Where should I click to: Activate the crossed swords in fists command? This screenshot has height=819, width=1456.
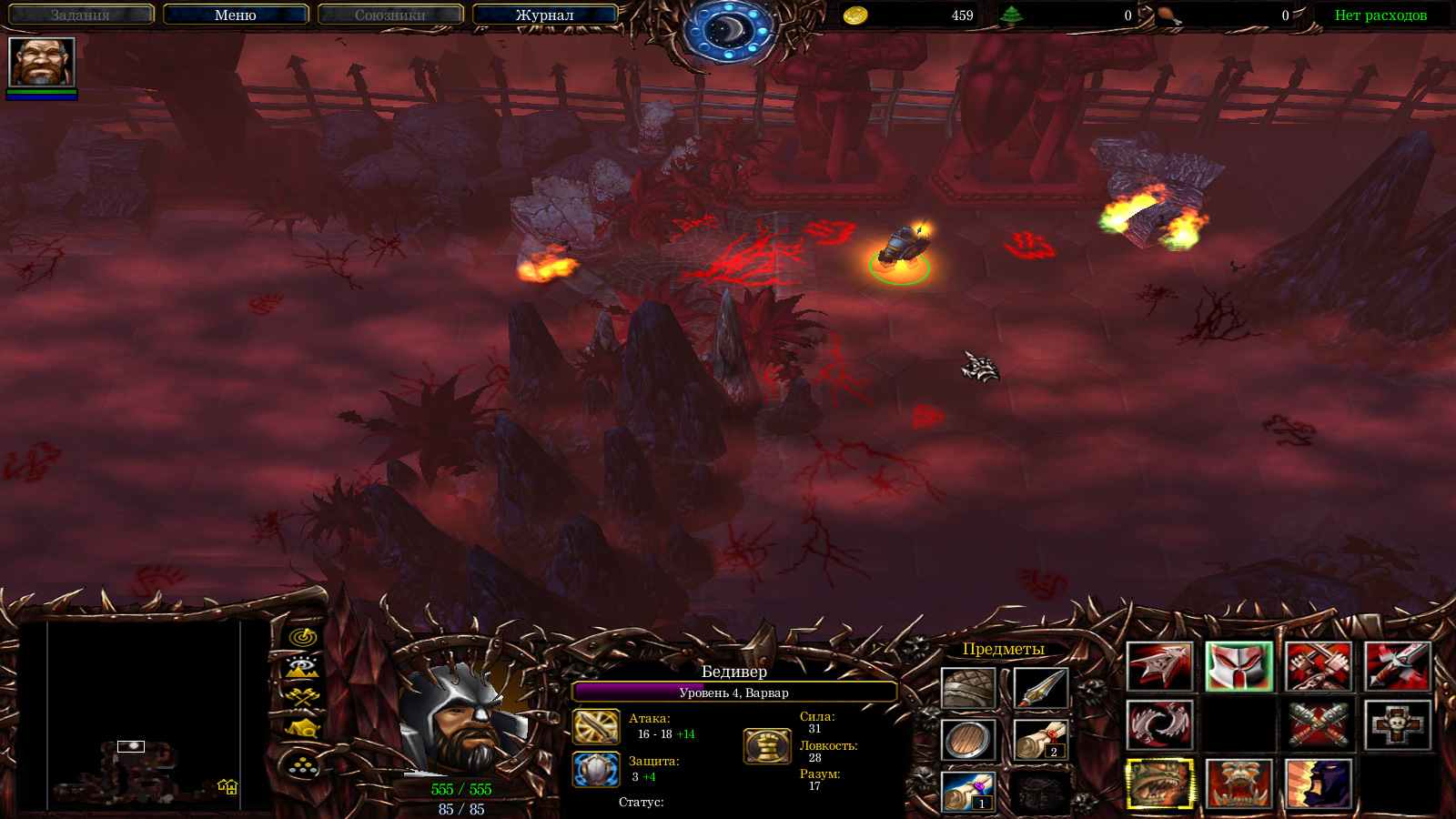click(1318, 667)
